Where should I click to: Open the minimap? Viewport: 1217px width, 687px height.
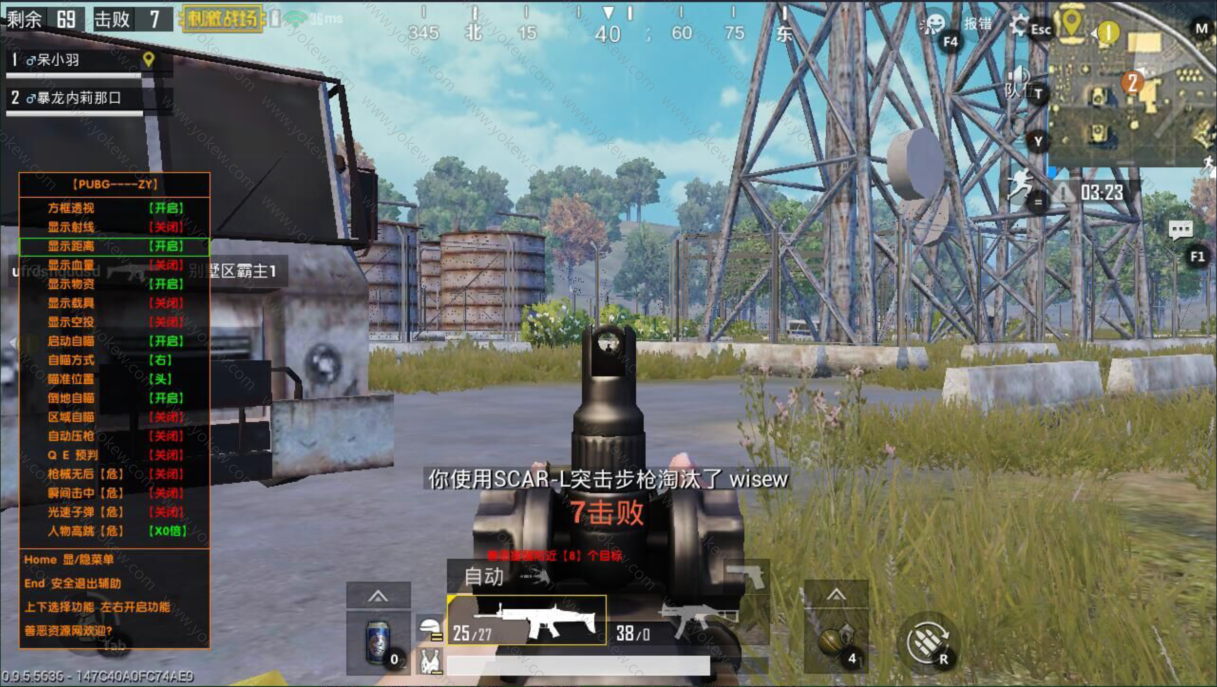(x=1130, y=83)
